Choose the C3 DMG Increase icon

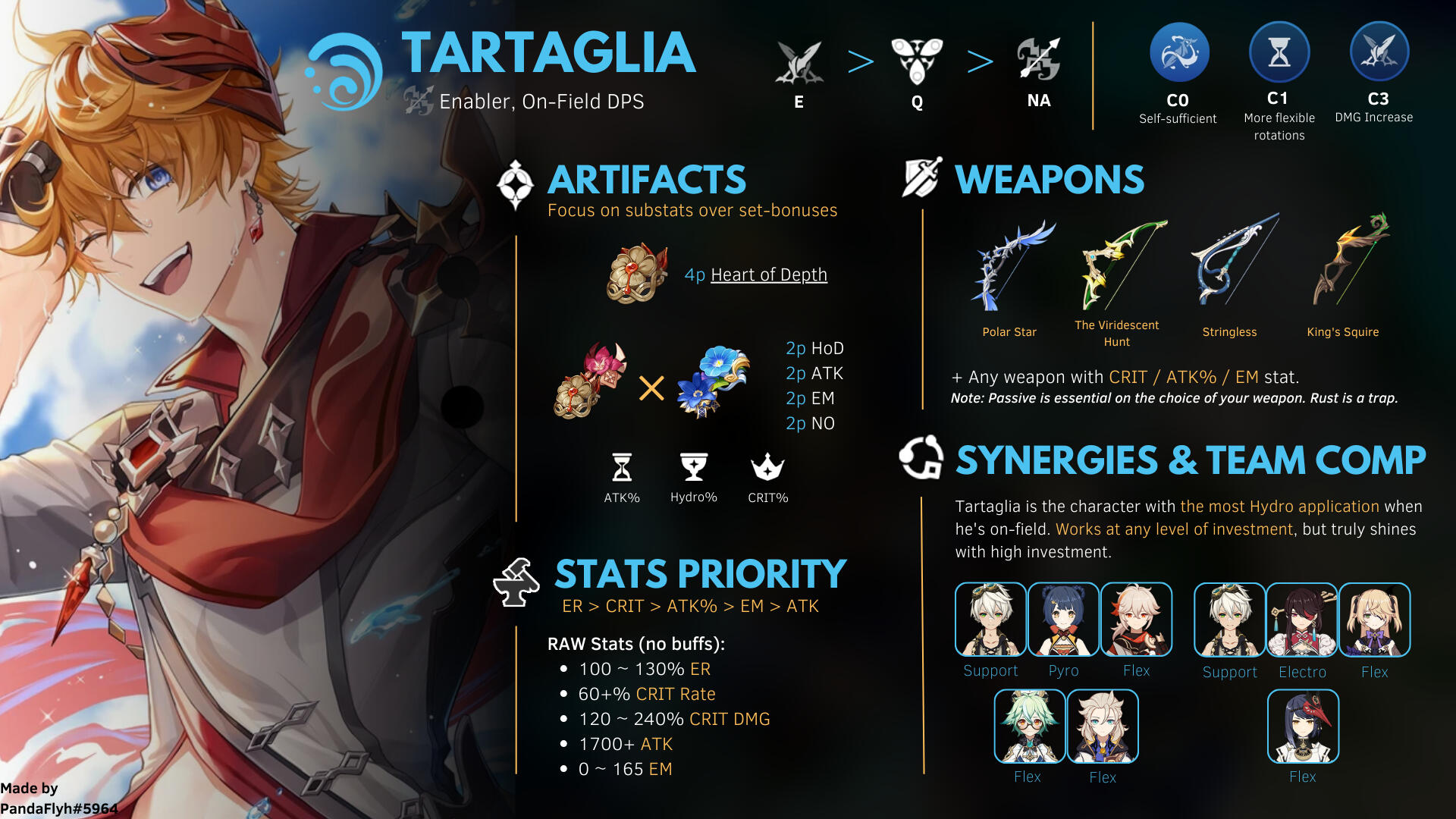(1379, 52)
